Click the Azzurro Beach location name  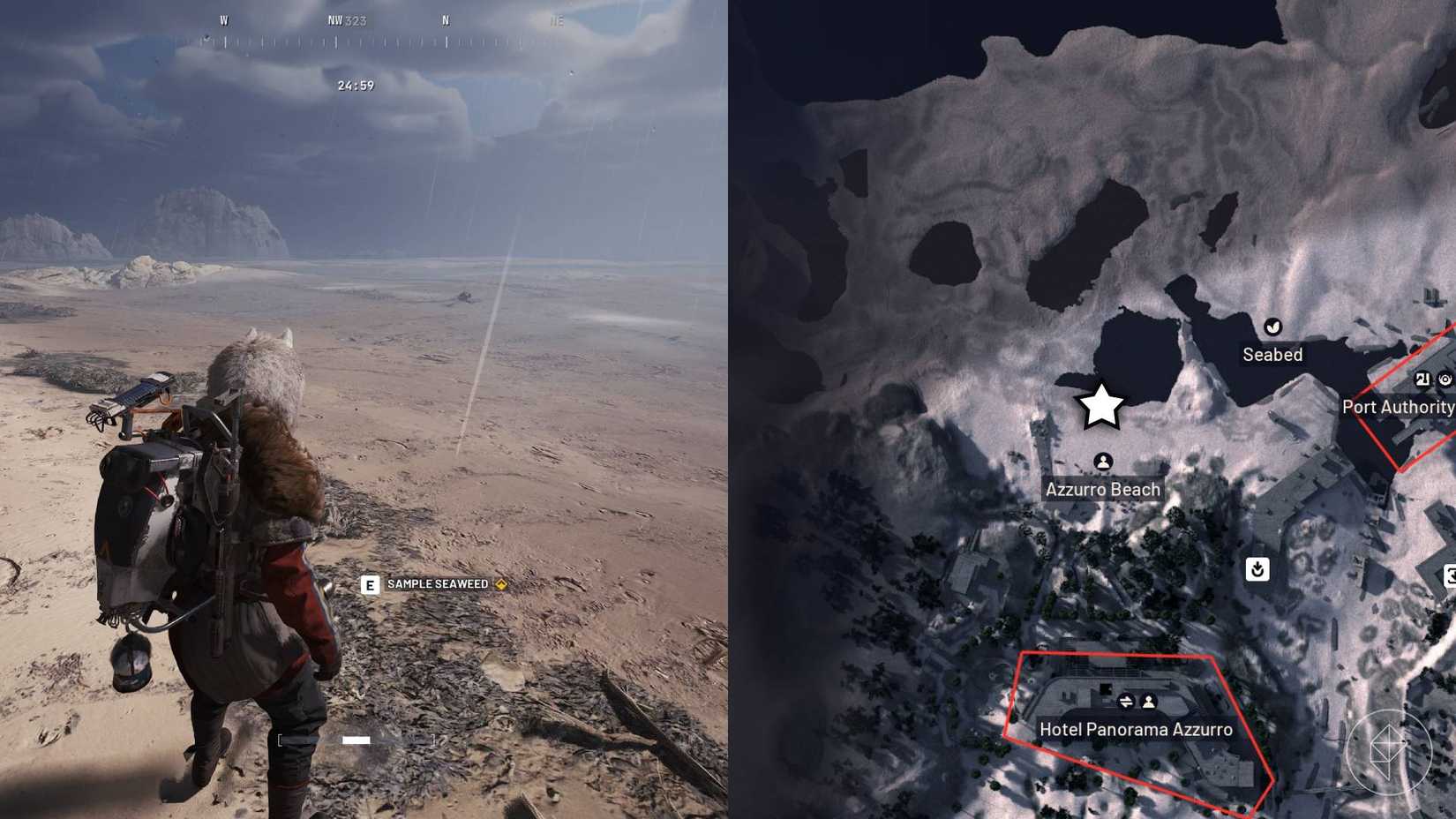coord(1102,488)
